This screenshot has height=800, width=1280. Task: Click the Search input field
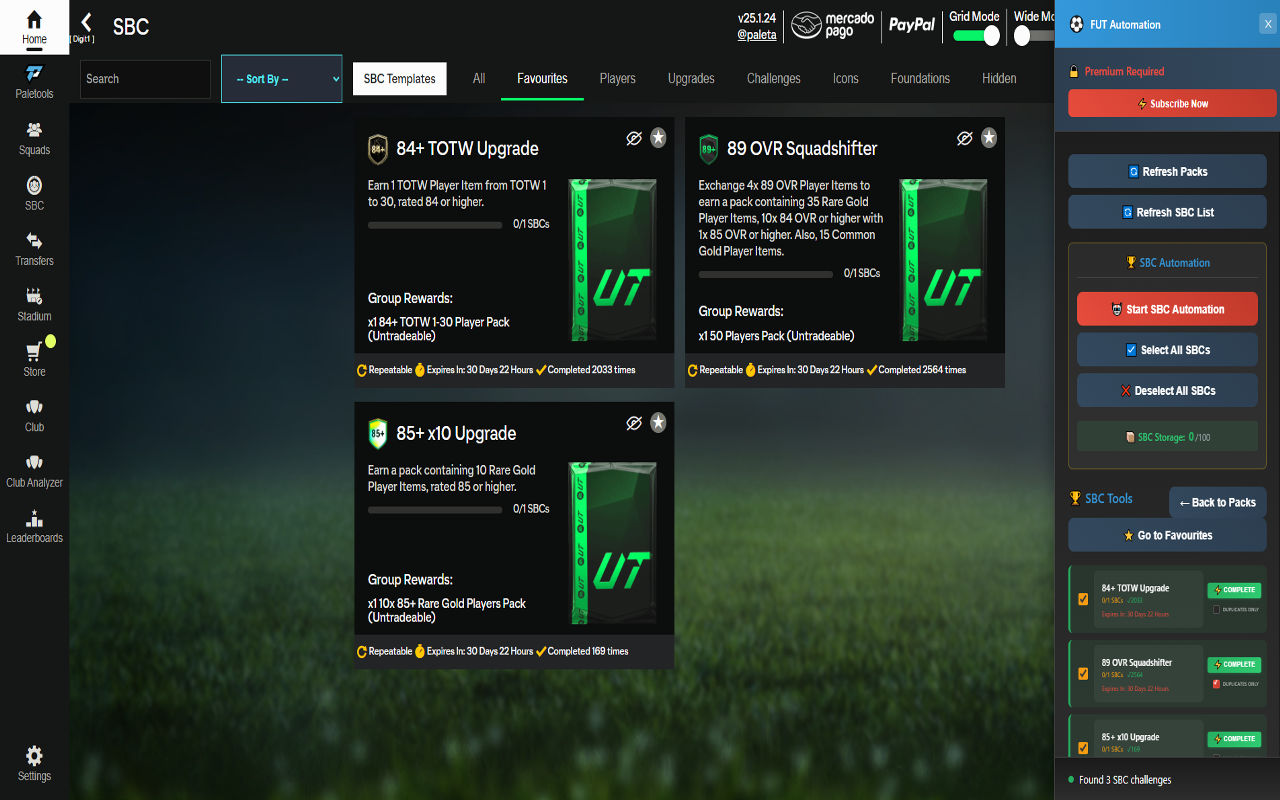coord(145,78)
